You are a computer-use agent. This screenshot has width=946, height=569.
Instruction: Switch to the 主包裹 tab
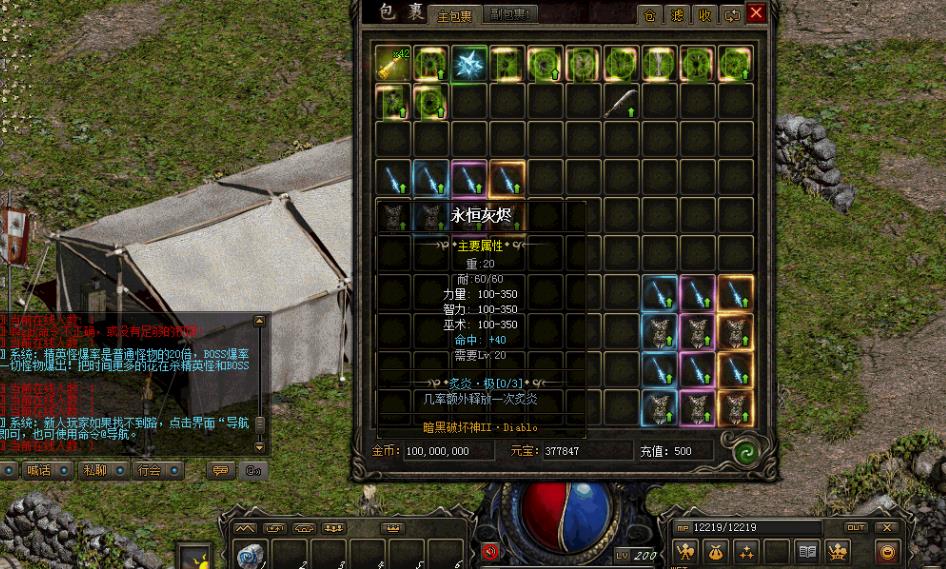click(455, 16)
